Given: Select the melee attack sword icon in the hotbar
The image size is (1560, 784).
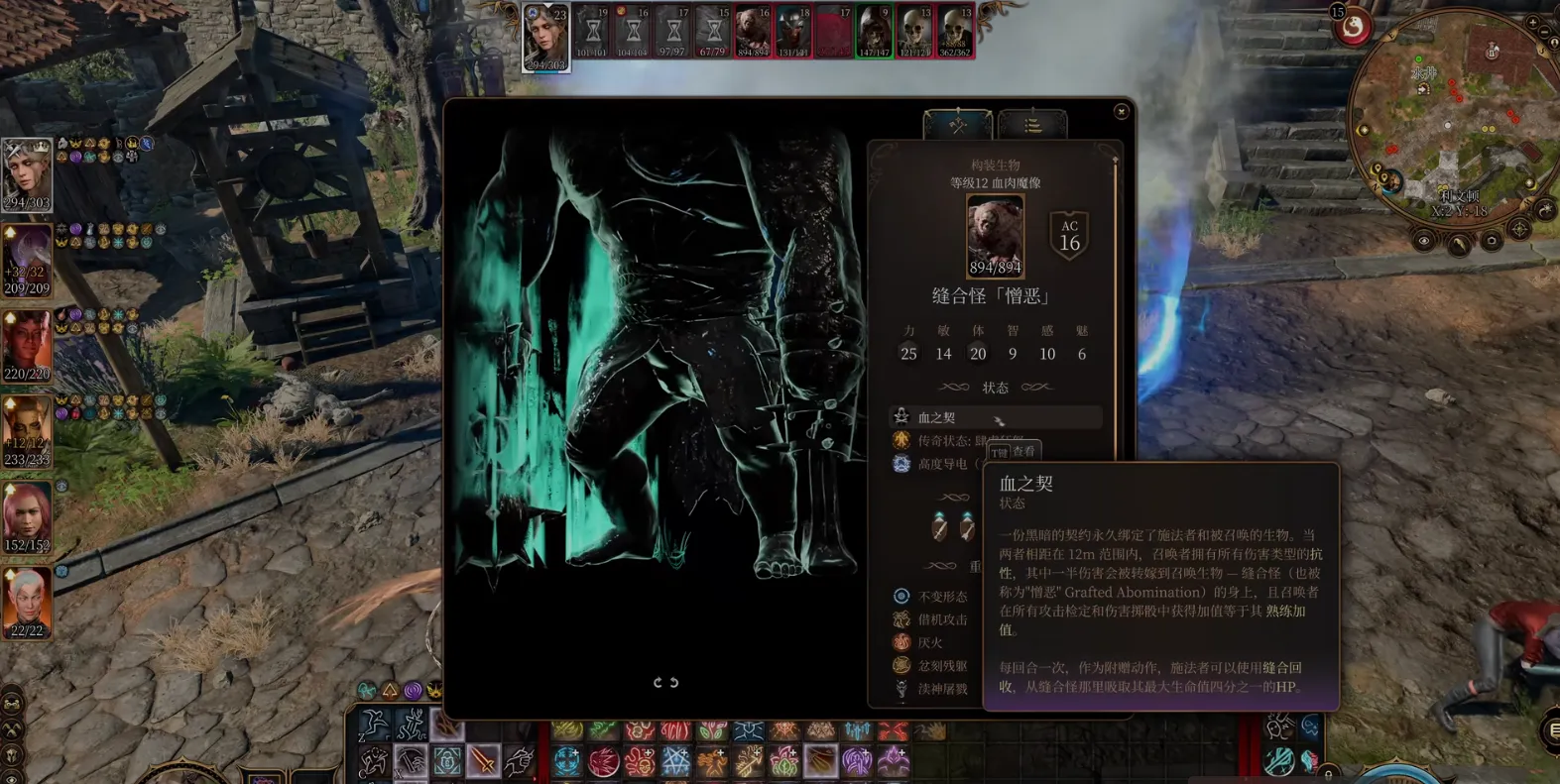Looking at the screenshot, I should tap(484, 762).
